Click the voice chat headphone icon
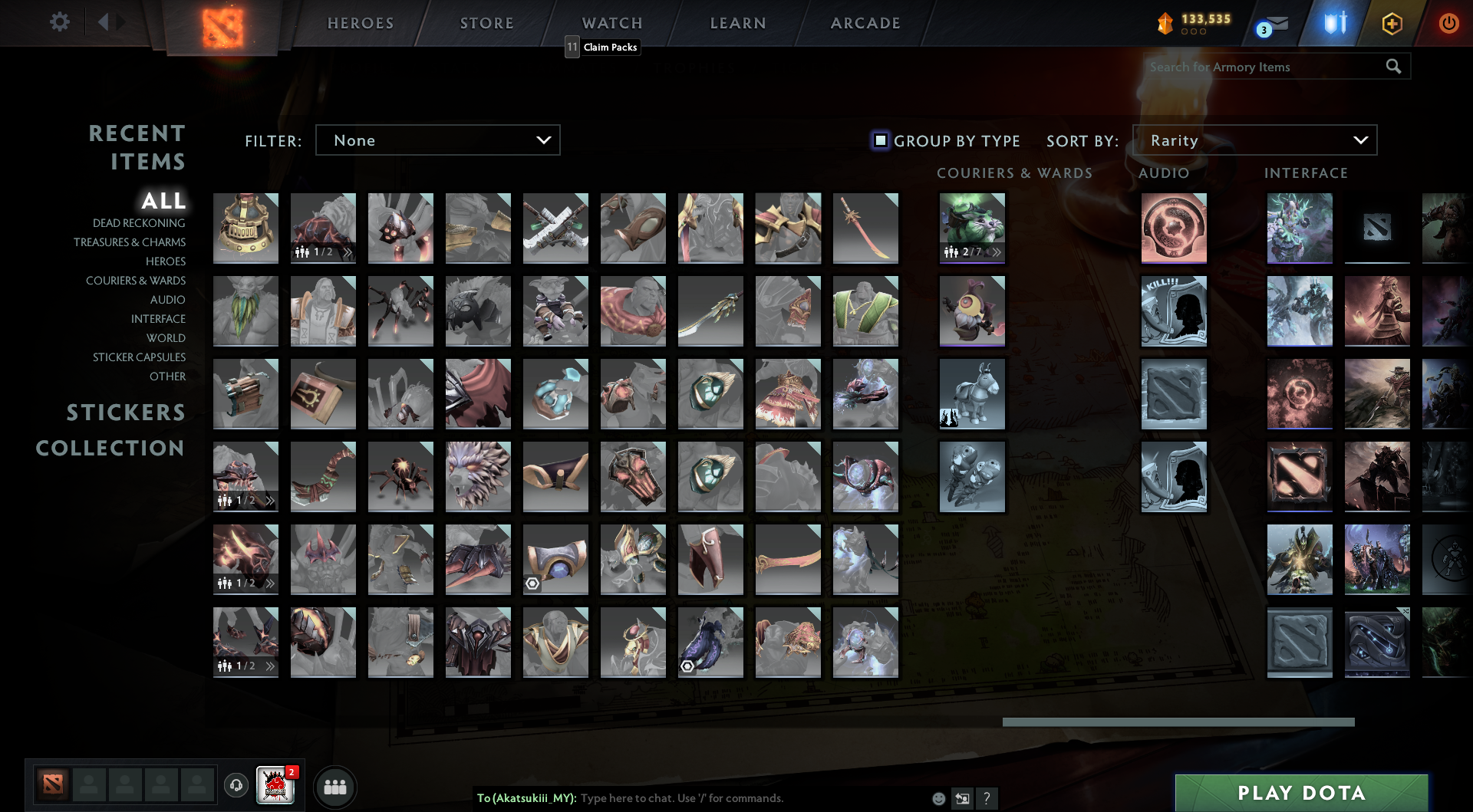Screen dimensions: 1473x812 click(x=236, y=786)
